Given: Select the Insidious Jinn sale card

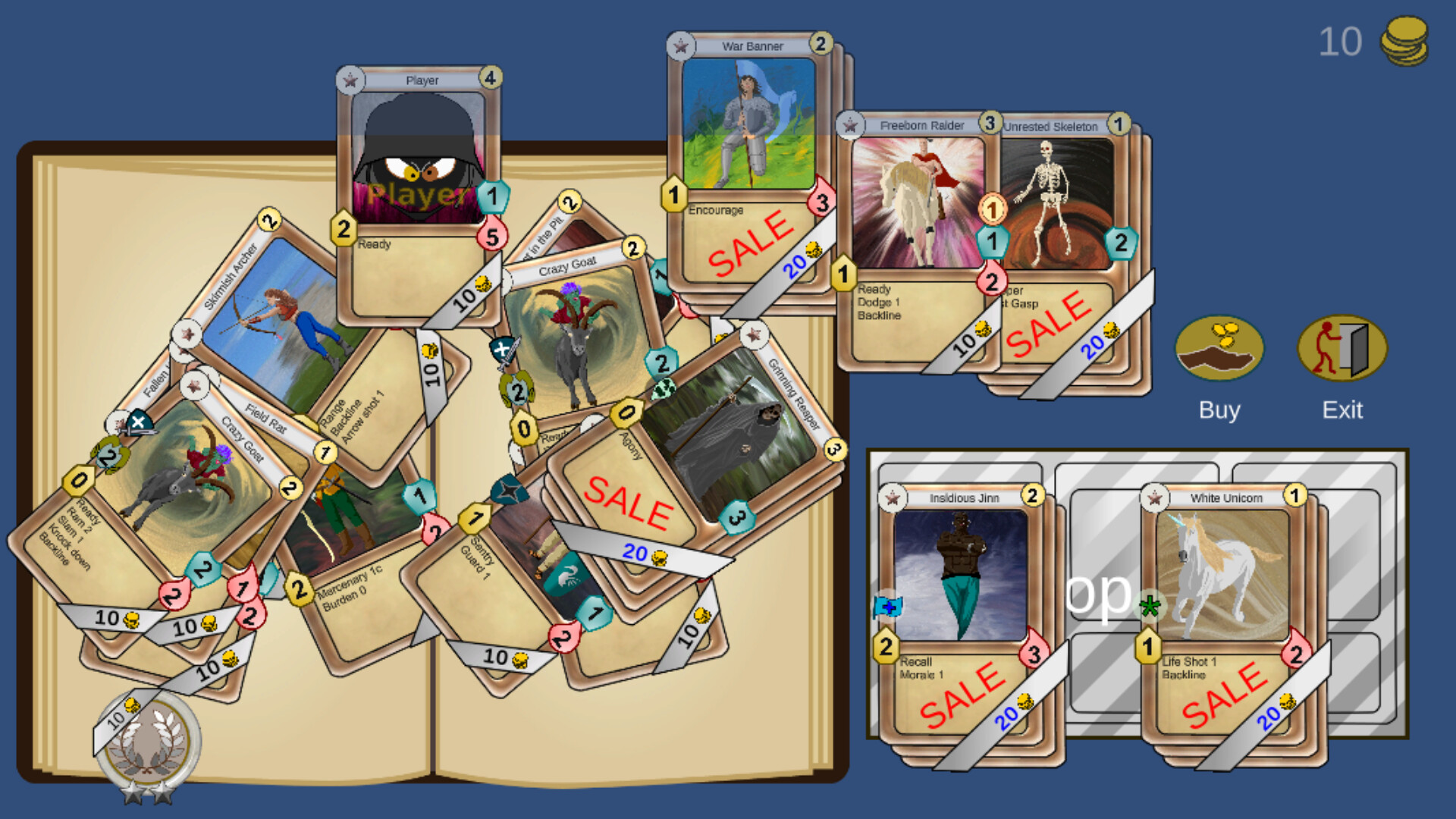Looking at the screenshot, I should tap(959, 576).
